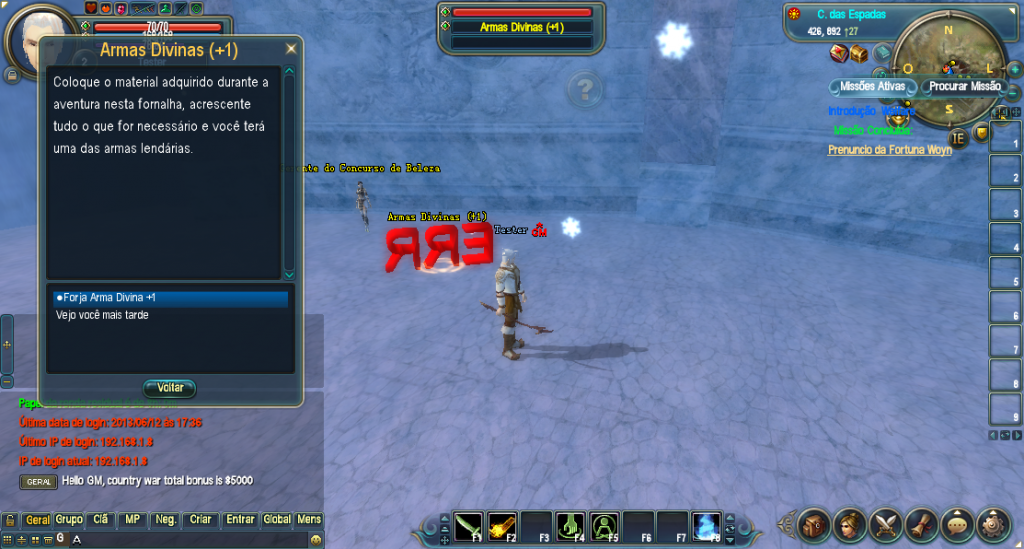1024x549 pixels.
Task: Activate the meditation skill on F5
Action: pyautogui.click(x=604, y=524)
